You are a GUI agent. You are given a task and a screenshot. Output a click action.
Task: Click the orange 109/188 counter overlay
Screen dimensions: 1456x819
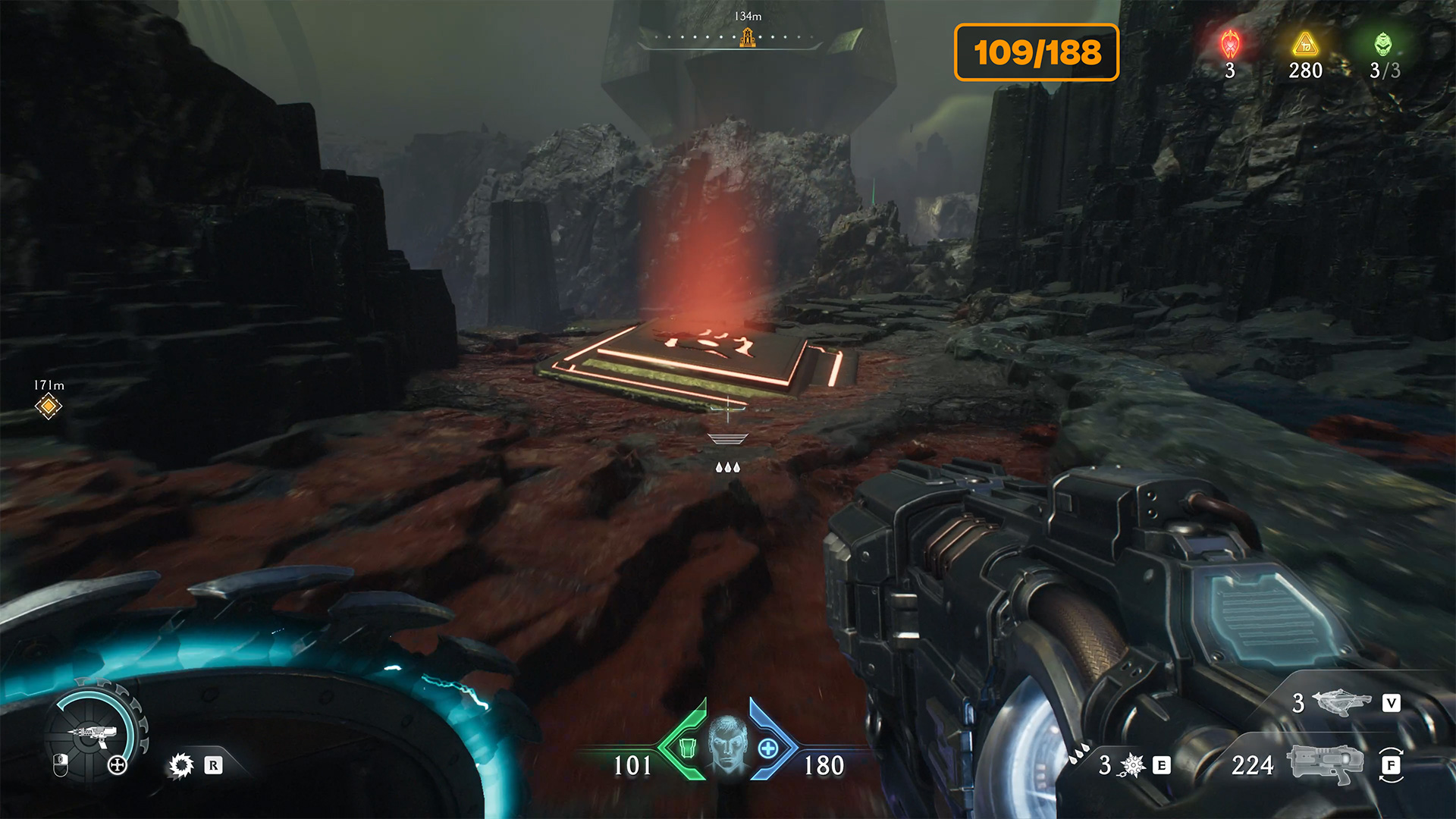coord(1037,52)
